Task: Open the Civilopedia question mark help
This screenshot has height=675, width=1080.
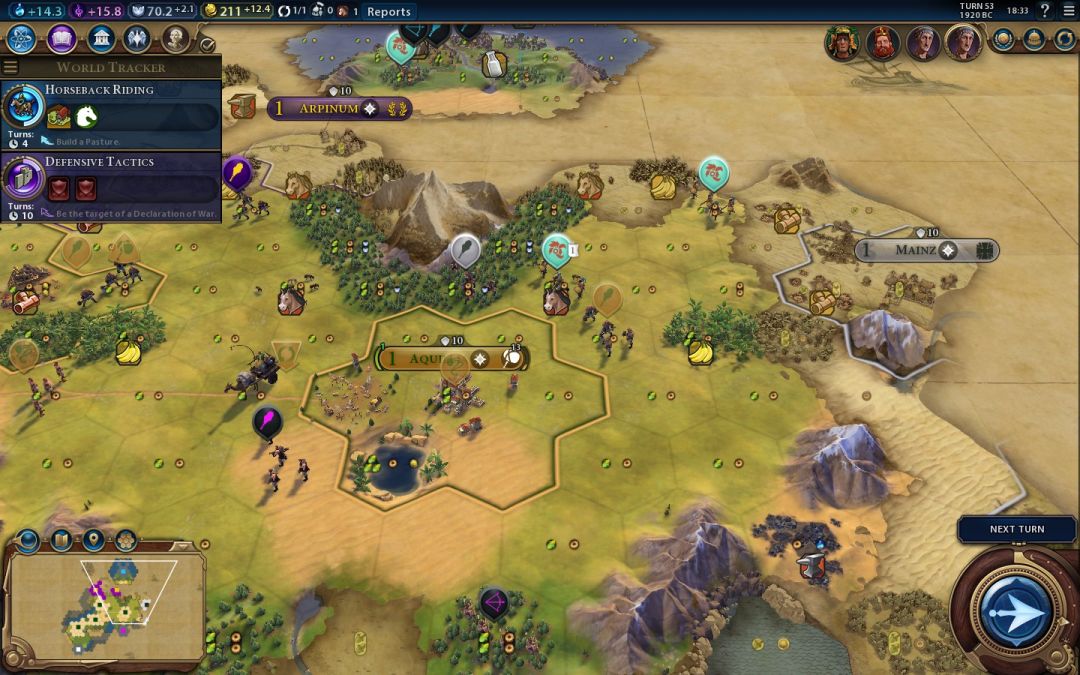Action: (x=1044, y=10)
